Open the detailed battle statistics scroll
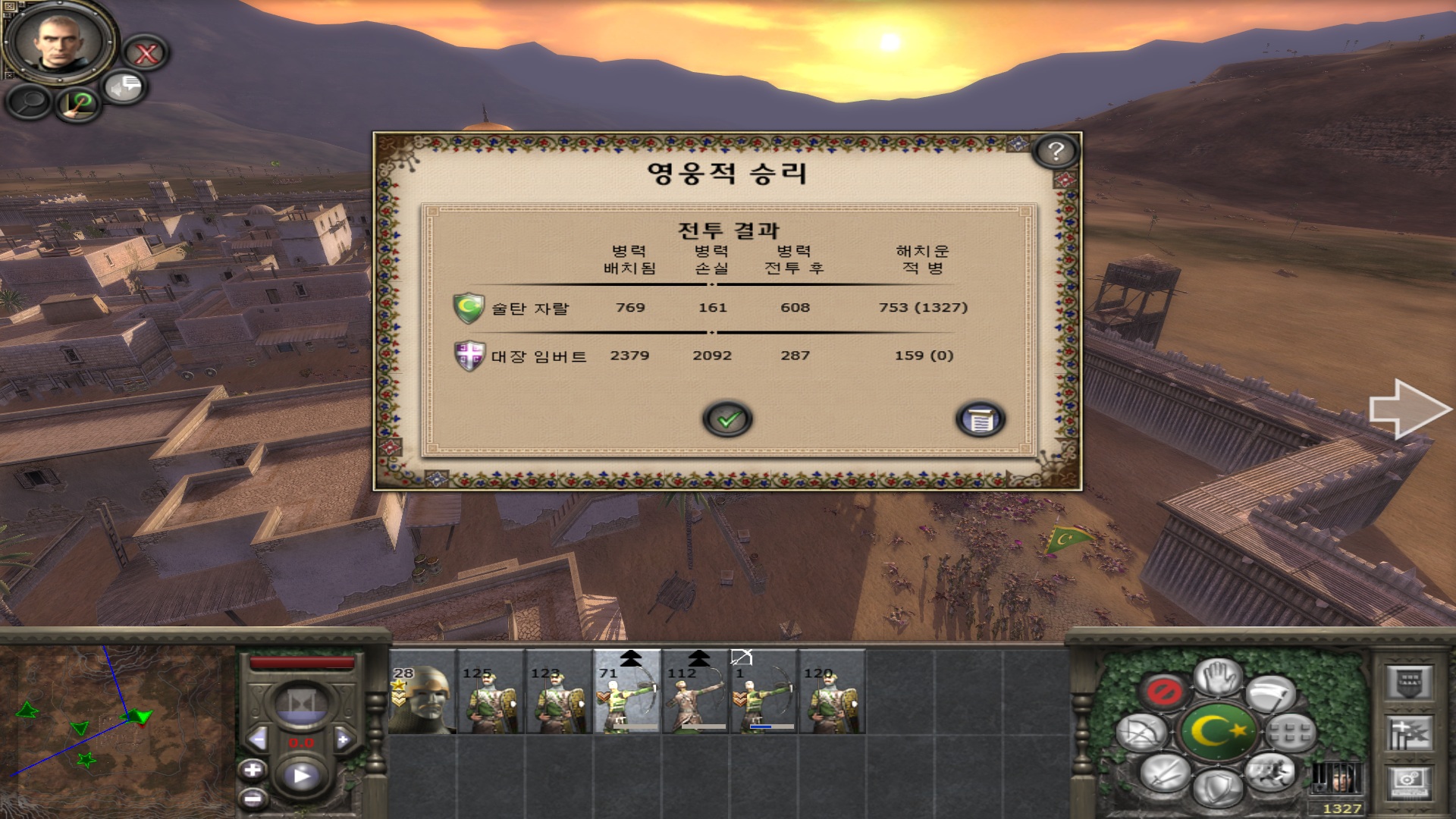 (x=981, y=419)
